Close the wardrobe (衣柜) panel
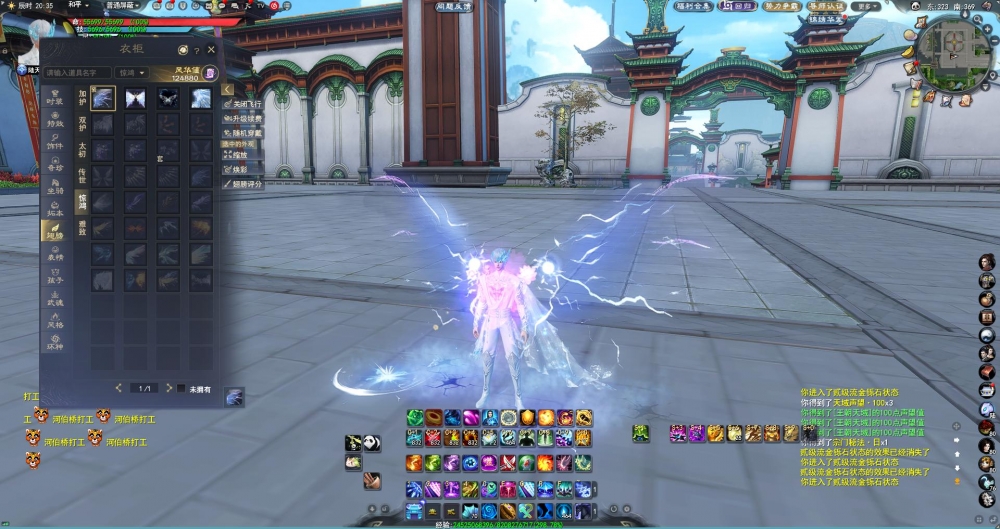 [x=211, y=49]
